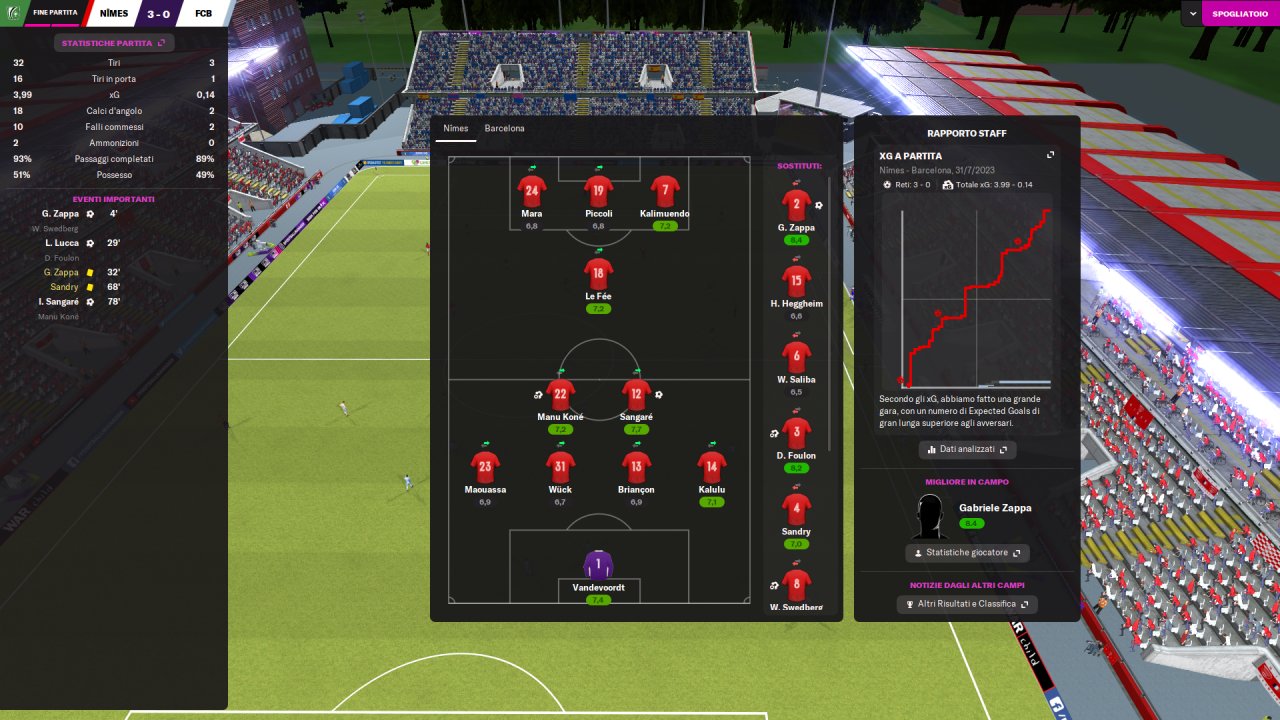View Altri Risultati e Classifica
Viewport: 1280px width, 720px height.
[x=967, y=604]
